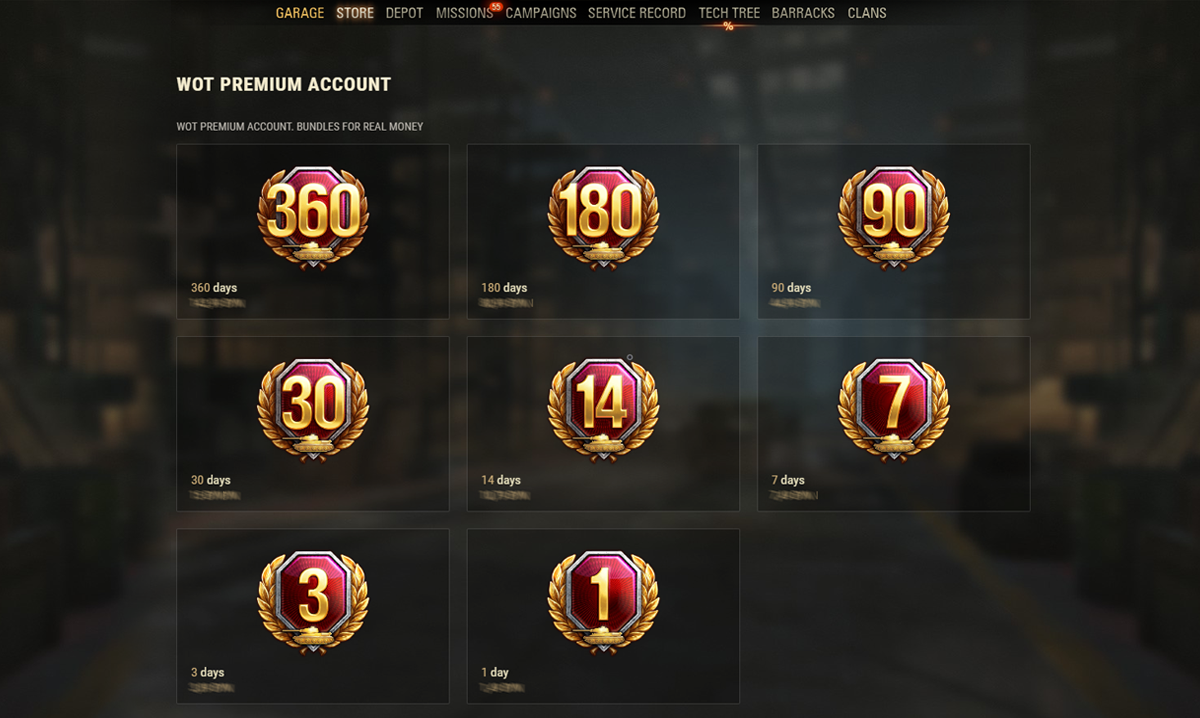1200x718 pixels.
Task: Go to the Depot tab
Action: click(404, 13)
